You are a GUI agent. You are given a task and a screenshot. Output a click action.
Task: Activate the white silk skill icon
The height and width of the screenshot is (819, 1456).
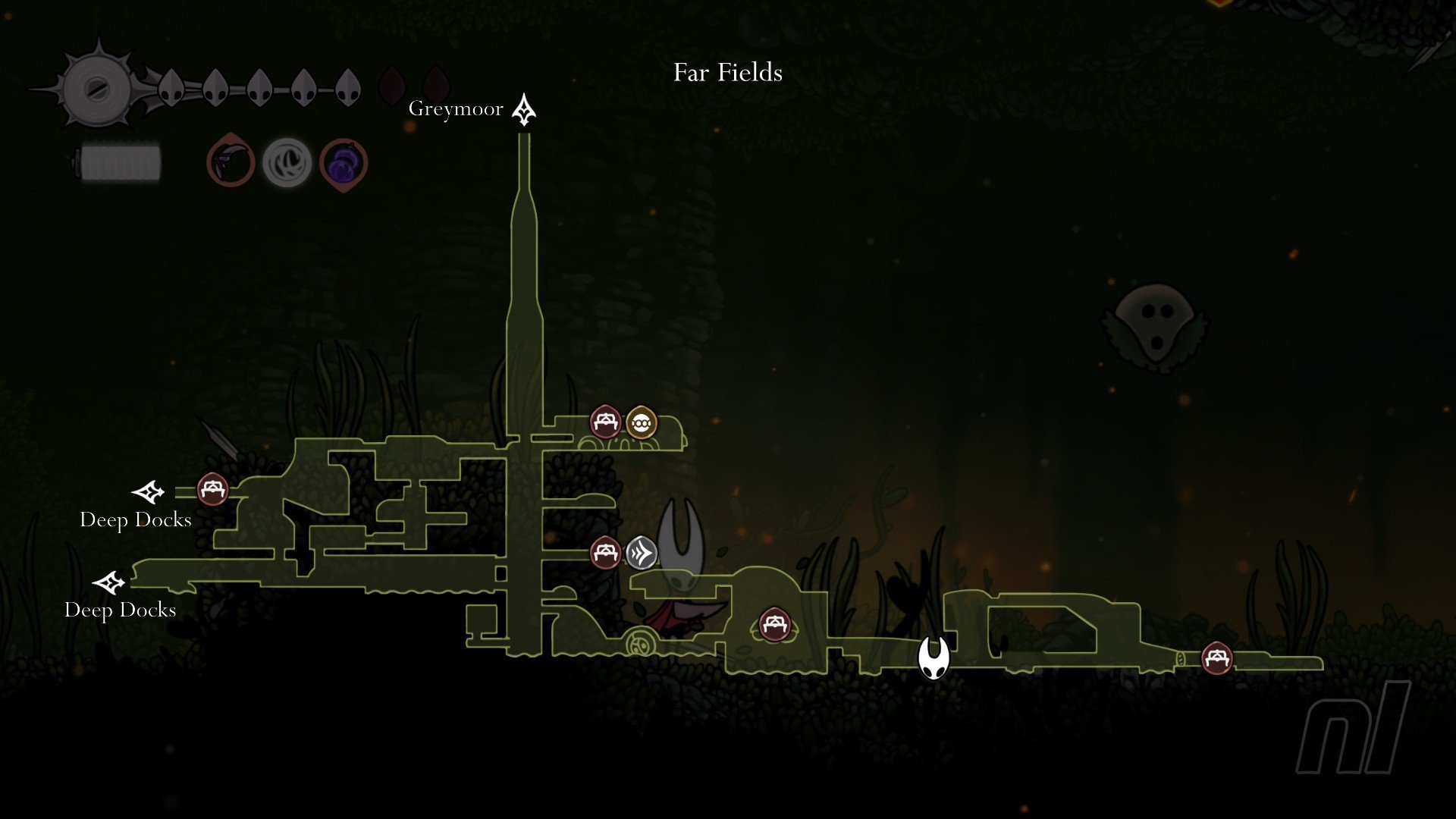coord(287,162)
